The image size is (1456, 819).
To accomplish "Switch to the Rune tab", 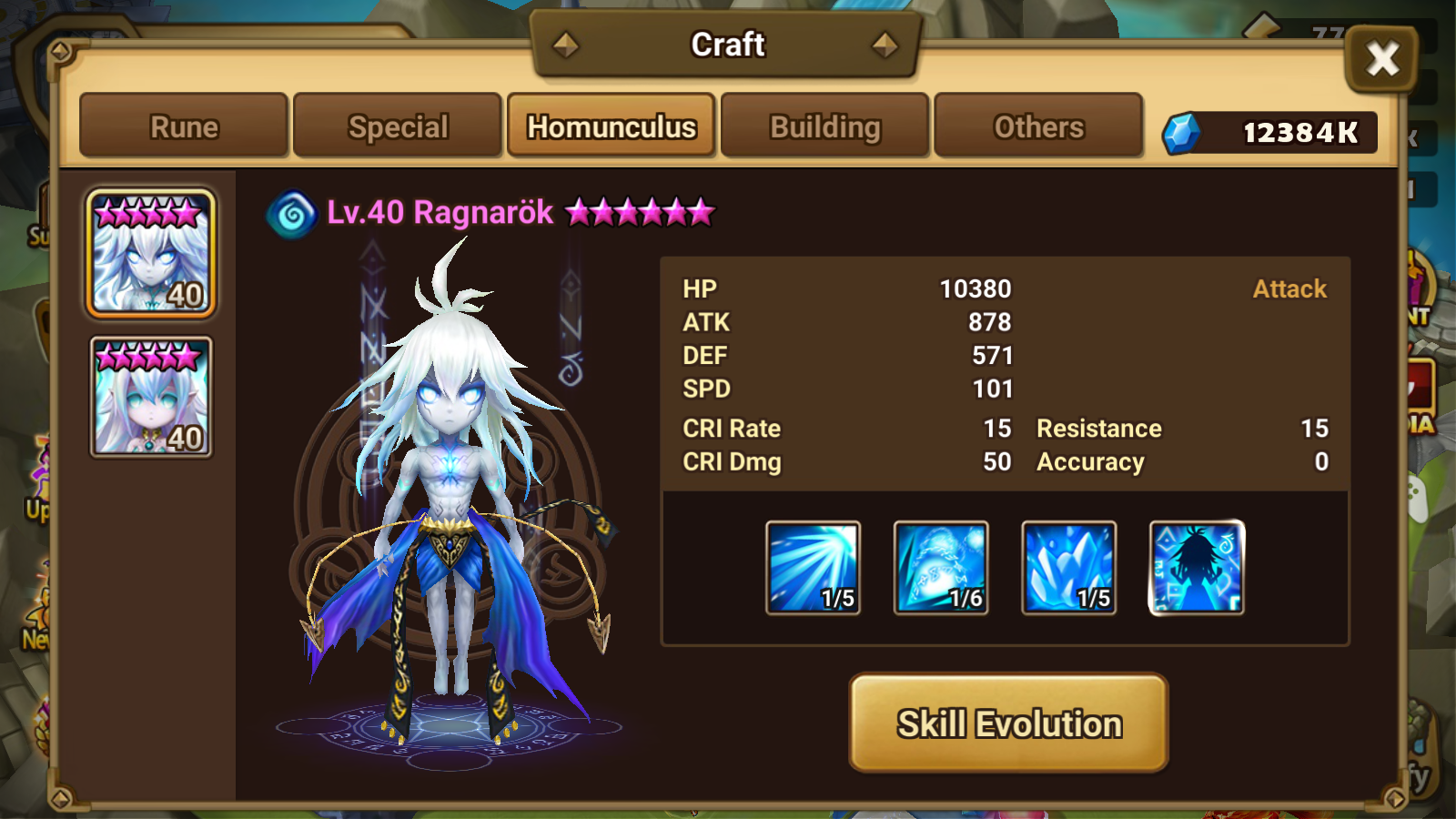I will click(x=182, y=126).
